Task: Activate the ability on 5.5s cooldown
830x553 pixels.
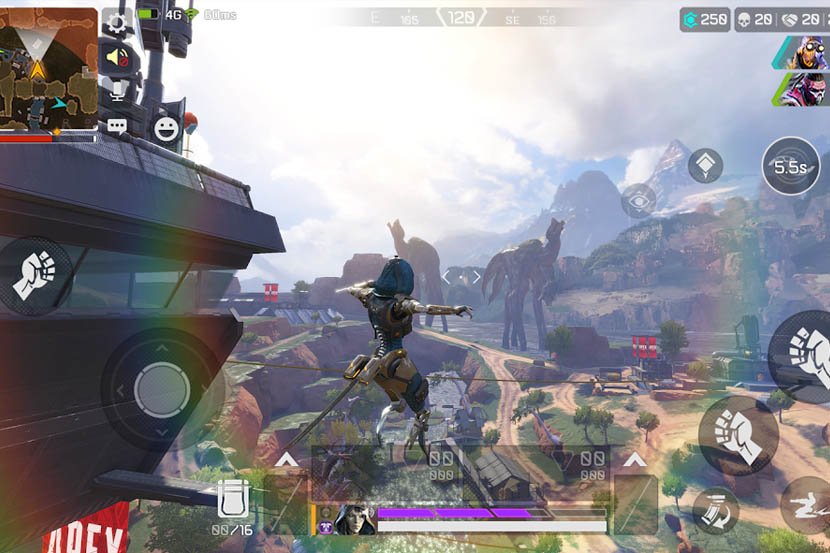Action: (790, 166)
